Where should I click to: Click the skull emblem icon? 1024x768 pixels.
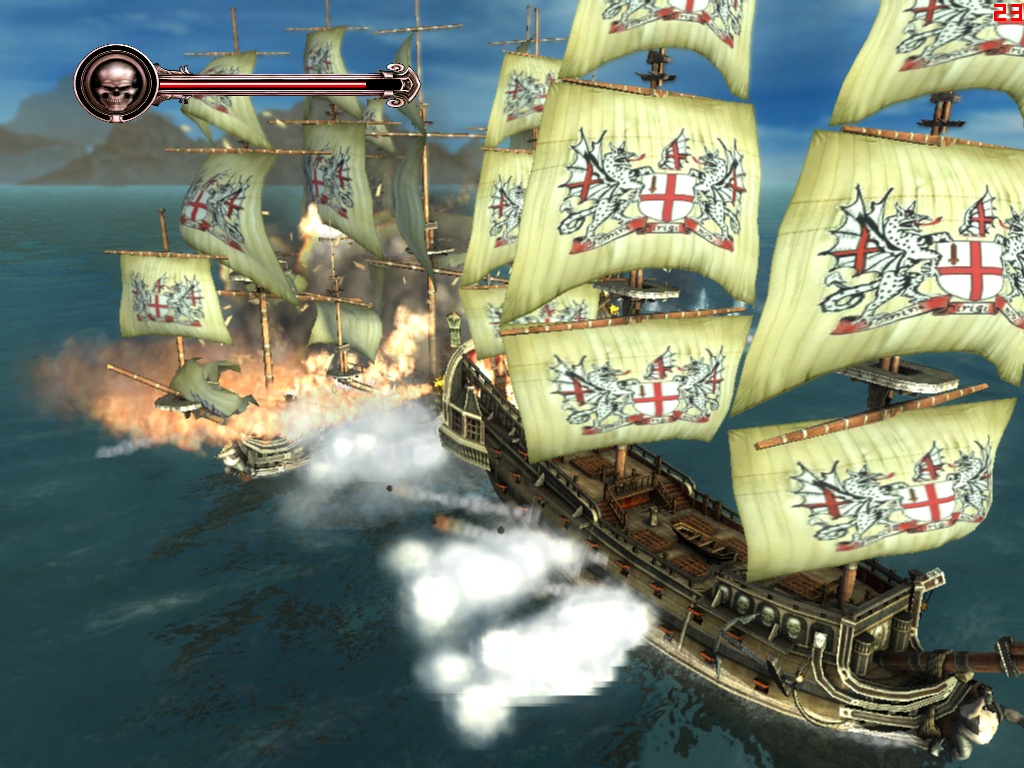point(116,84)
